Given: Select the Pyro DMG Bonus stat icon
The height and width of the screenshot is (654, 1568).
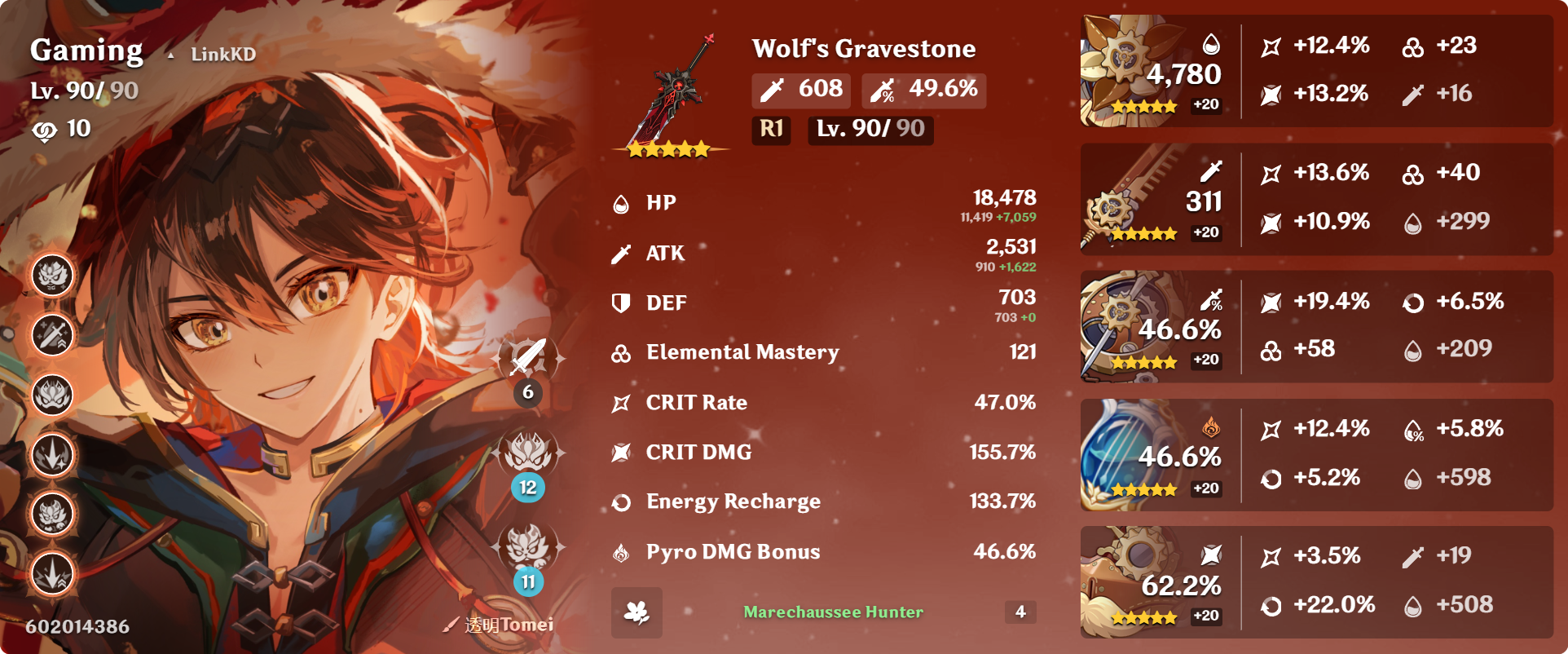Looking at the screenshot, I should [x=621, y=551].
